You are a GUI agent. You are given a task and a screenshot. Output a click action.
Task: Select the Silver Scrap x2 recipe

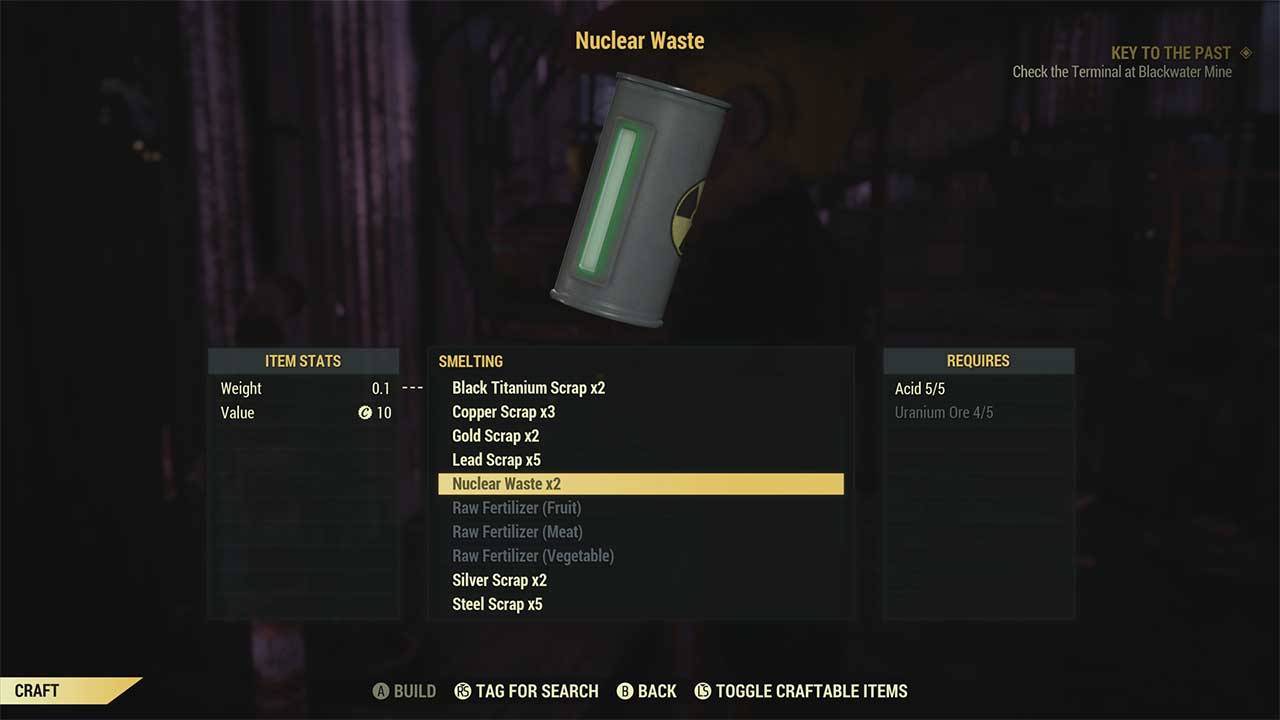pos(499,579)
